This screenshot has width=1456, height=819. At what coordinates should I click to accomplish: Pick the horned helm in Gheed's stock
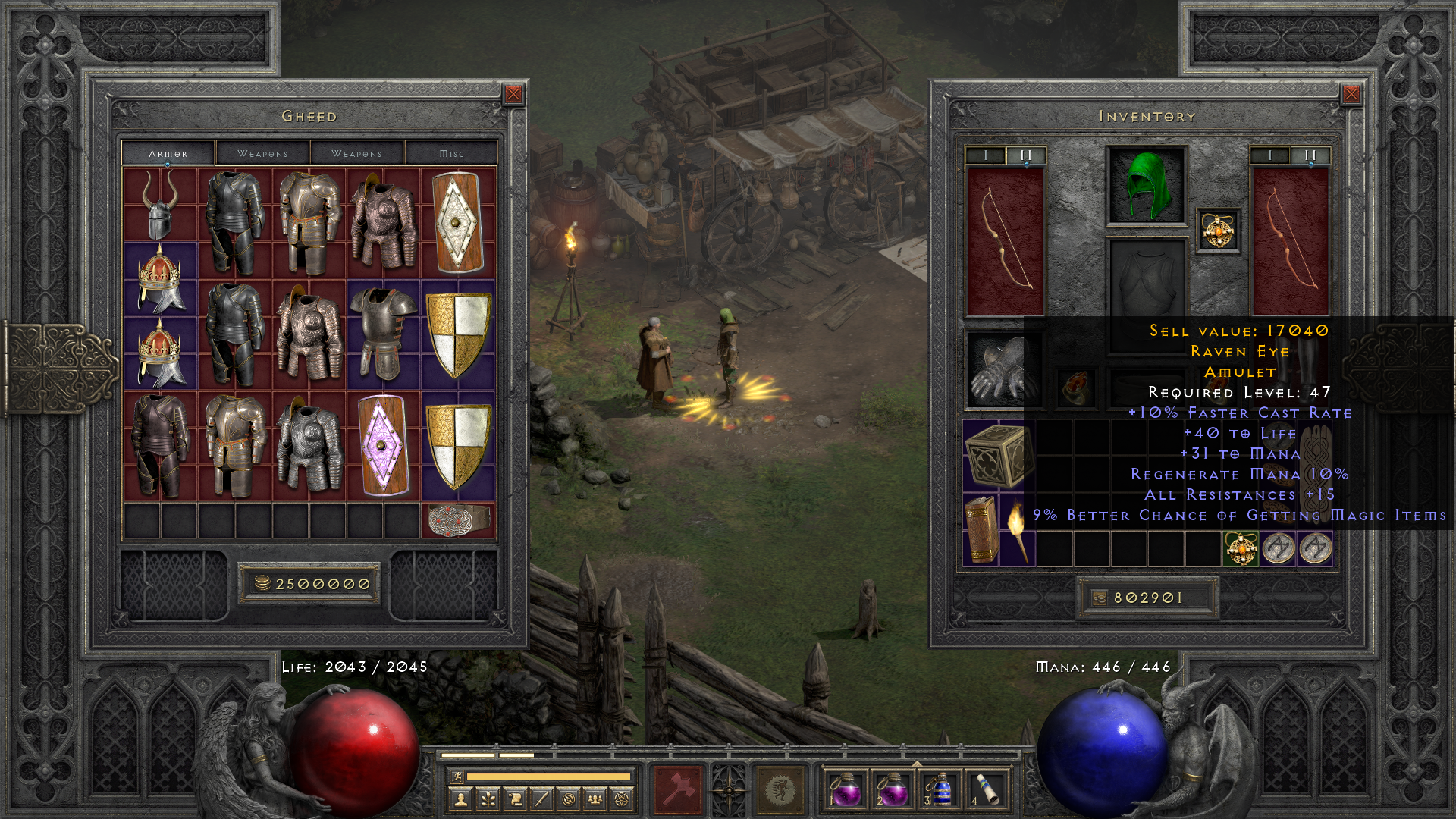click(160, 203)
